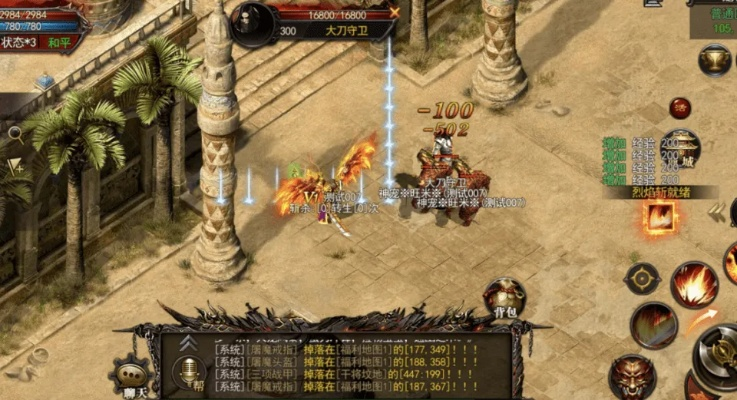Open the 背包 backpack
Screen dimensions: 737x400
tap(504, 300)
